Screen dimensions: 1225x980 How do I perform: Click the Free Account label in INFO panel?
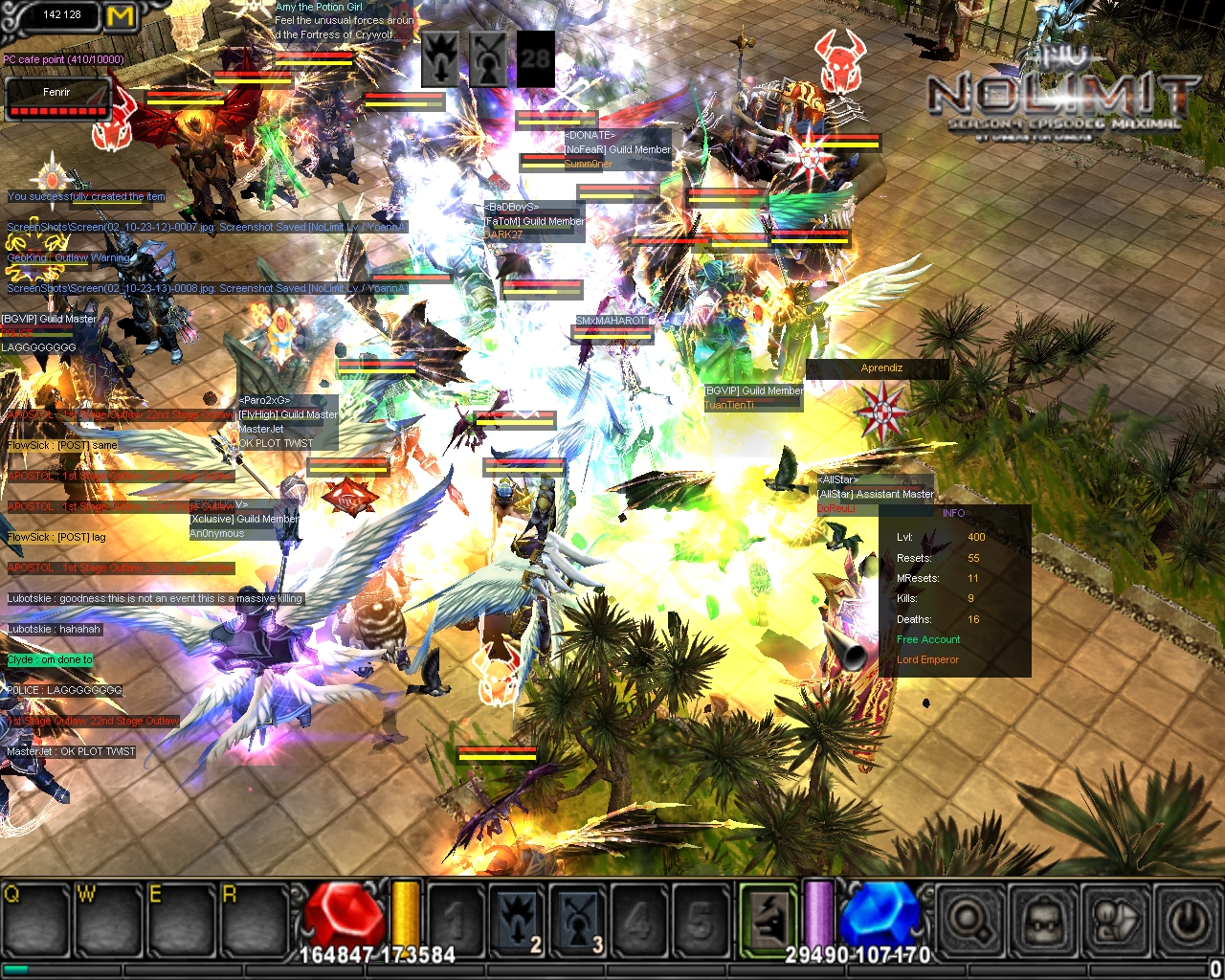[928, 639]
